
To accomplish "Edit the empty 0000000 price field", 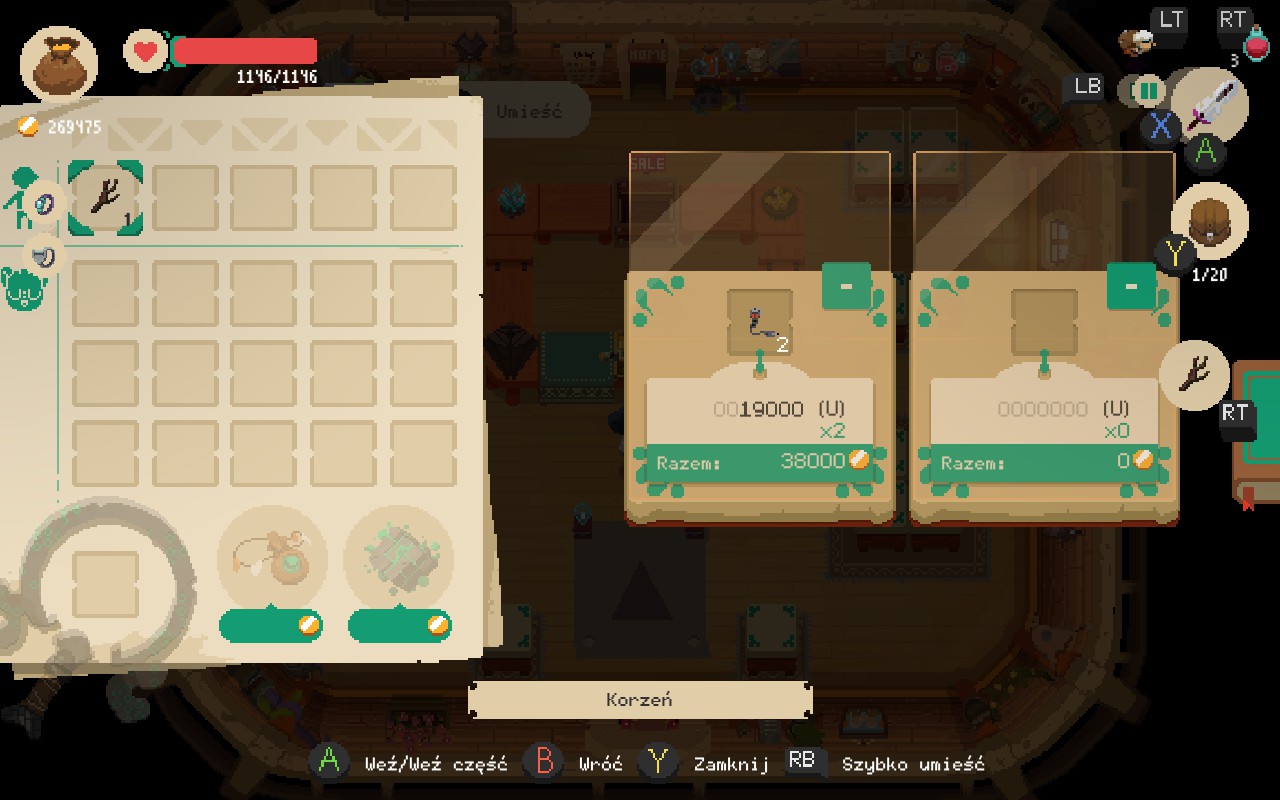I will pos(1043,409).
